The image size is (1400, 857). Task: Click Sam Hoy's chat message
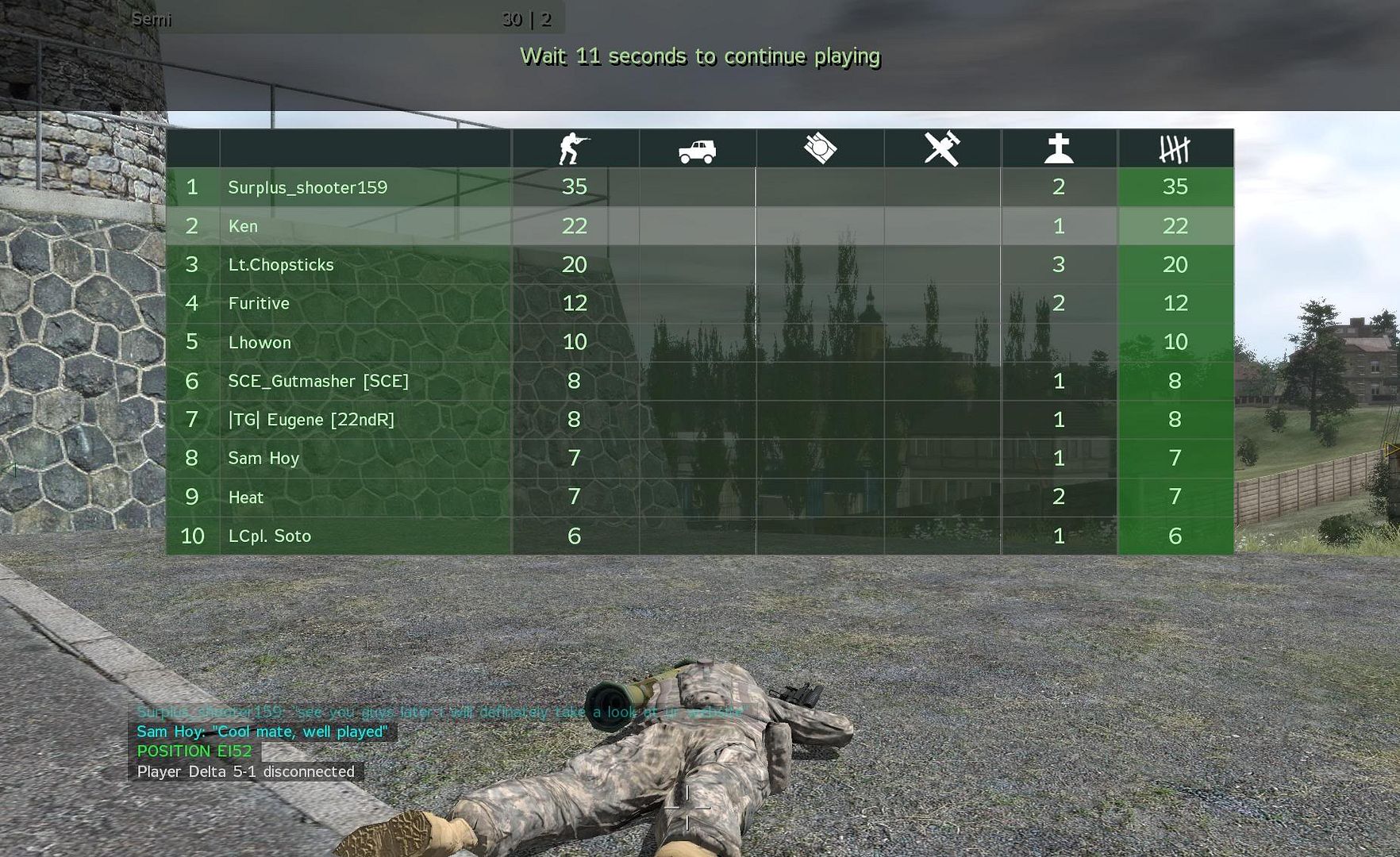click(262, 732)
